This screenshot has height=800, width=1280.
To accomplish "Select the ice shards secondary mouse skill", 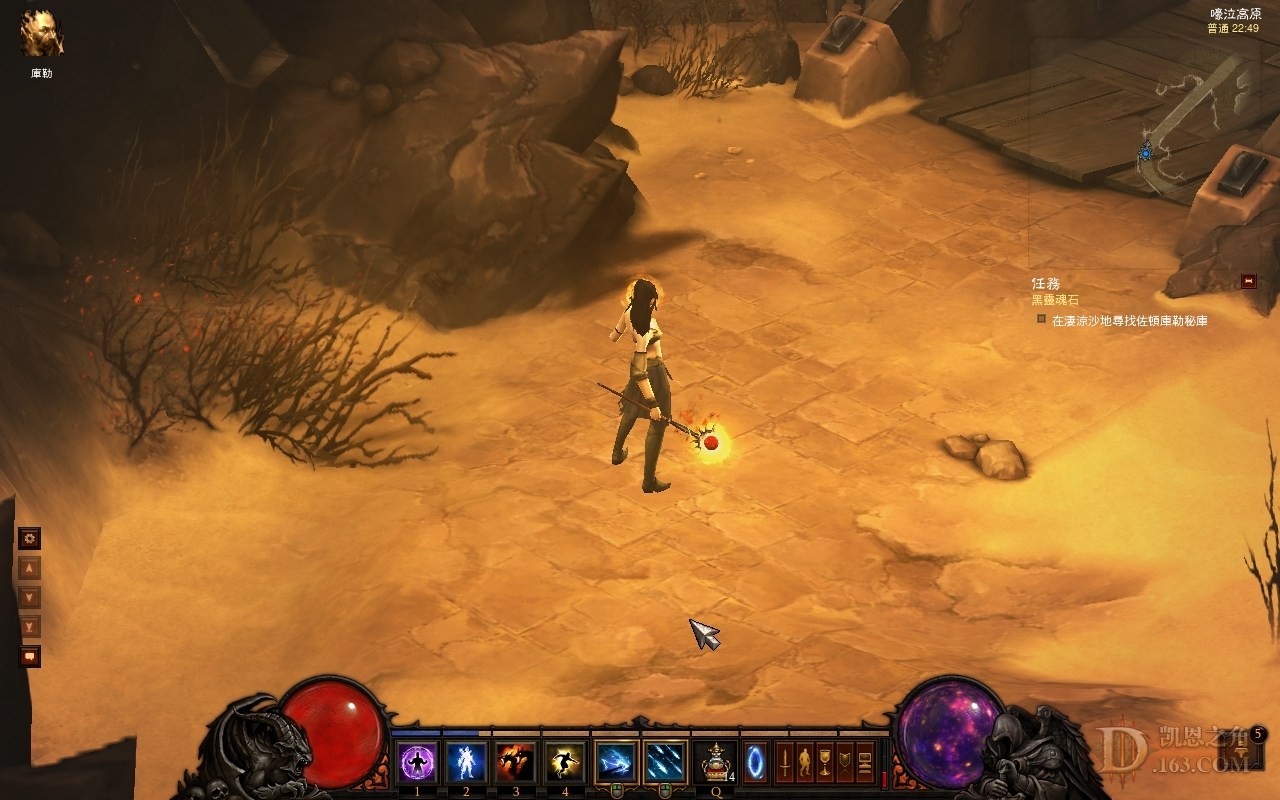I will point(665,763).
